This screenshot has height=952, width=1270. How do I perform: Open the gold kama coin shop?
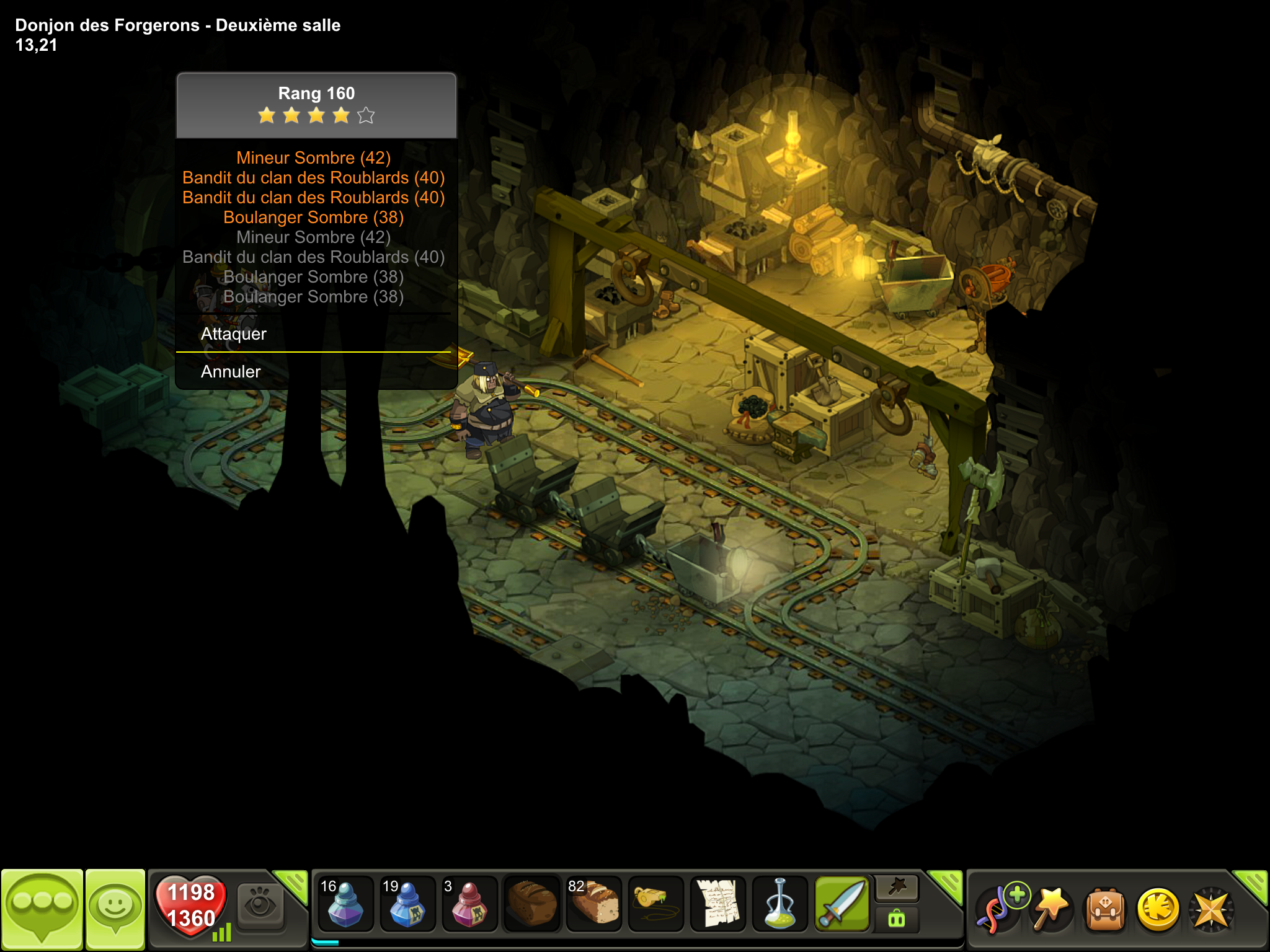tap(1158, 909)
